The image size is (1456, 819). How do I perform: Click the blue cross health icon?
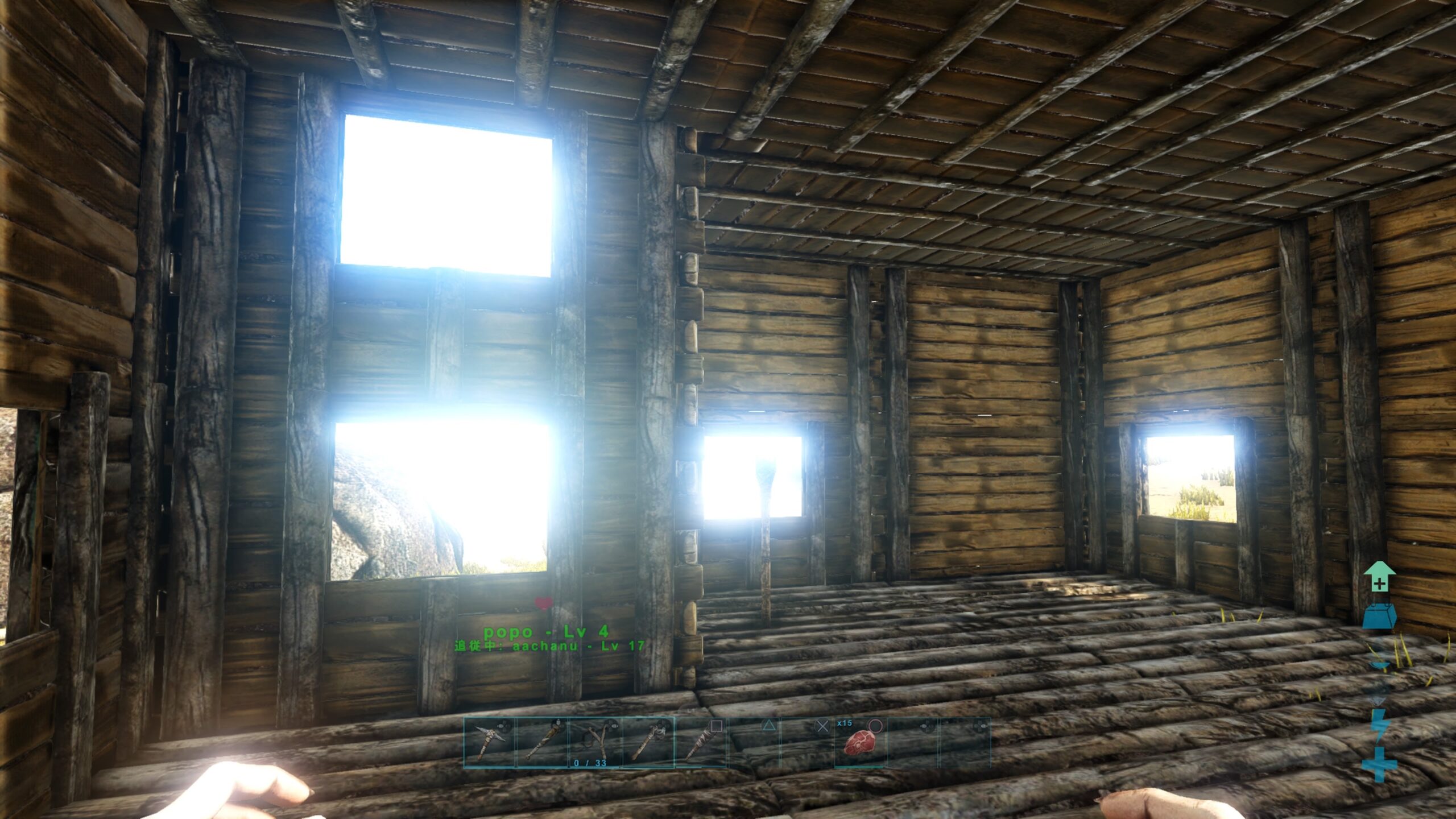pyautogui.click(x=1379, y=764)
